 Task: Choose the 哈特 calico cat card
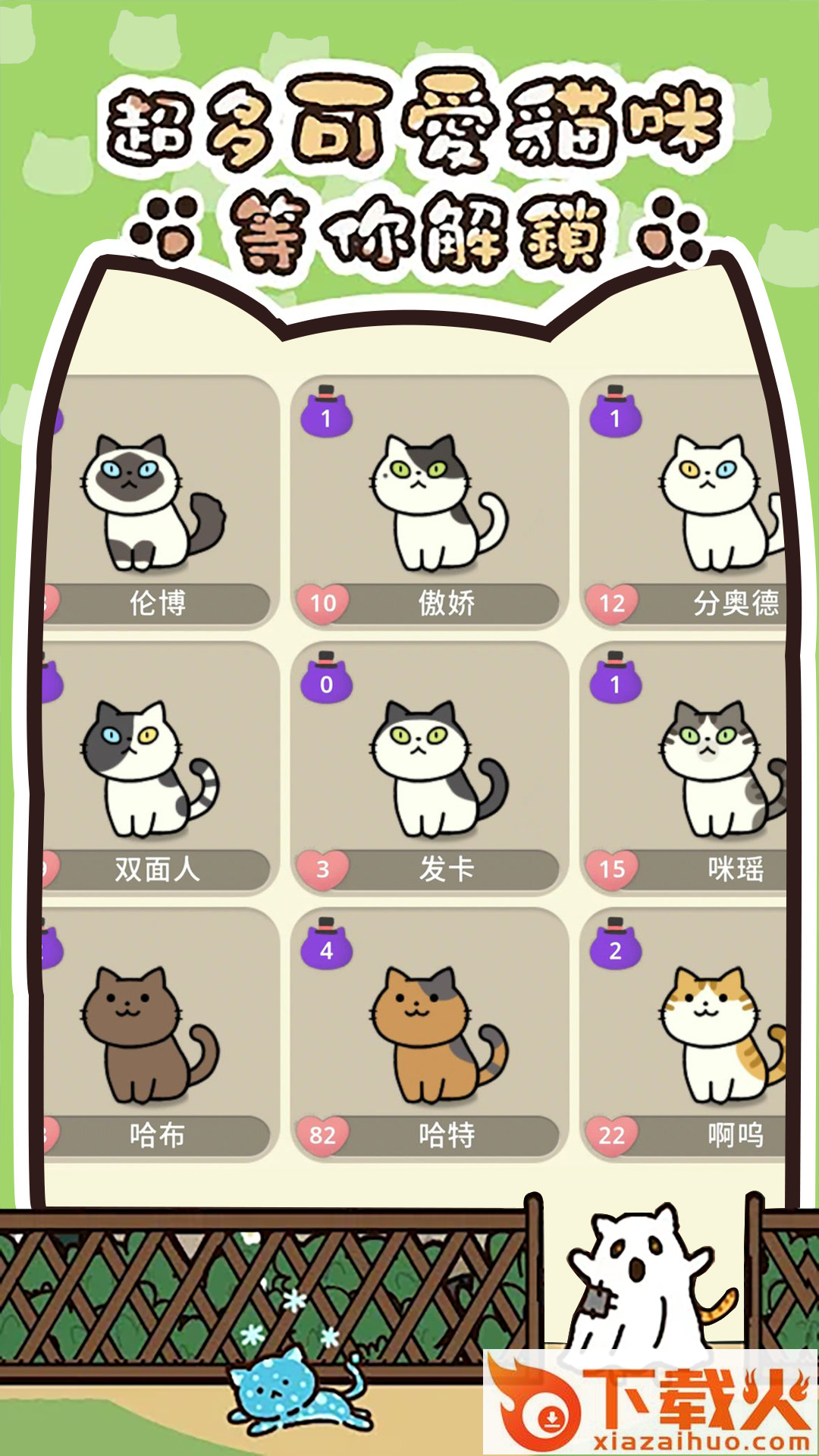click(429, 1034)
